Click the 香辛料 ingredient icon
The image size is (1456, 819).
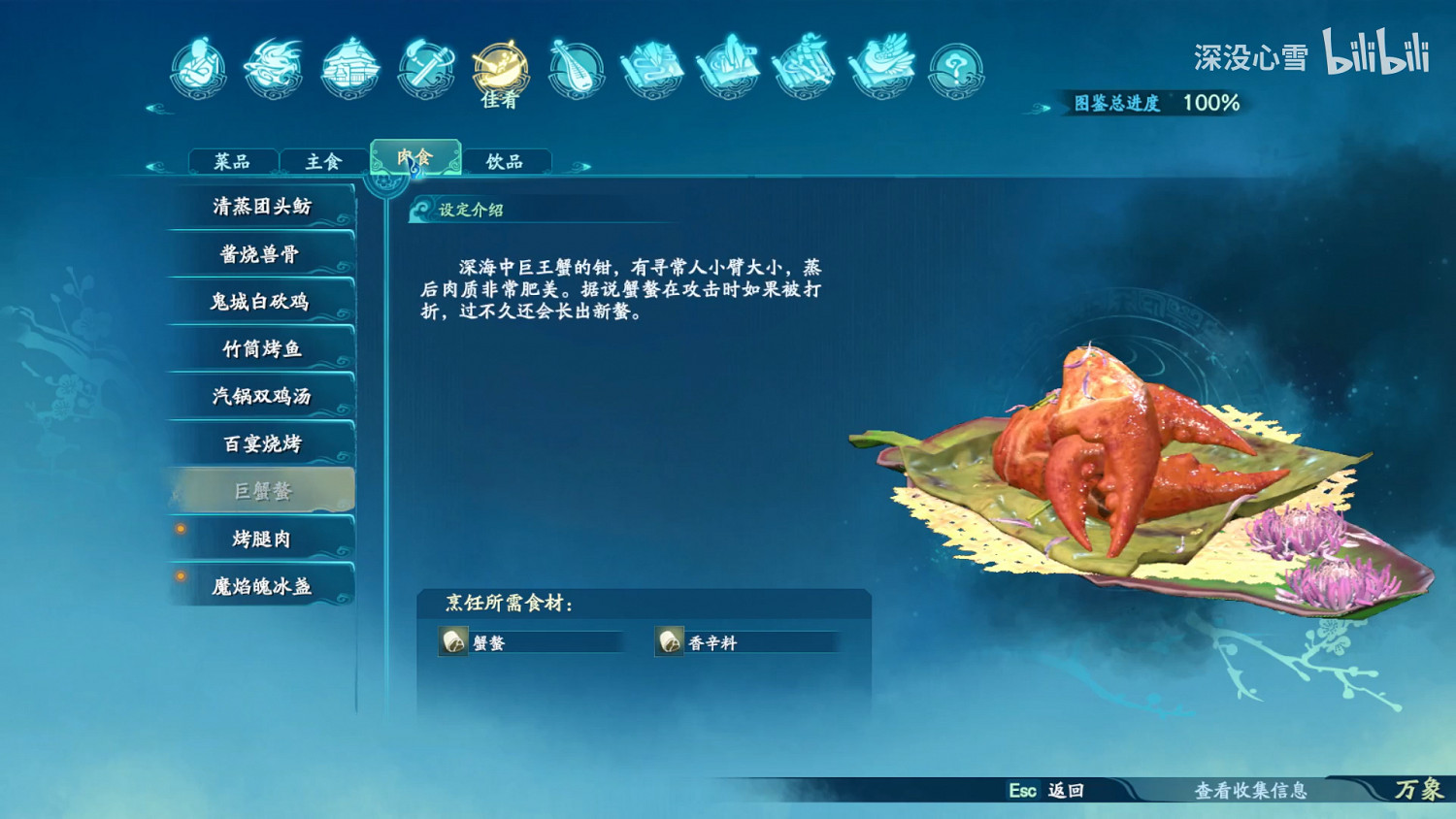pos(670,640)
